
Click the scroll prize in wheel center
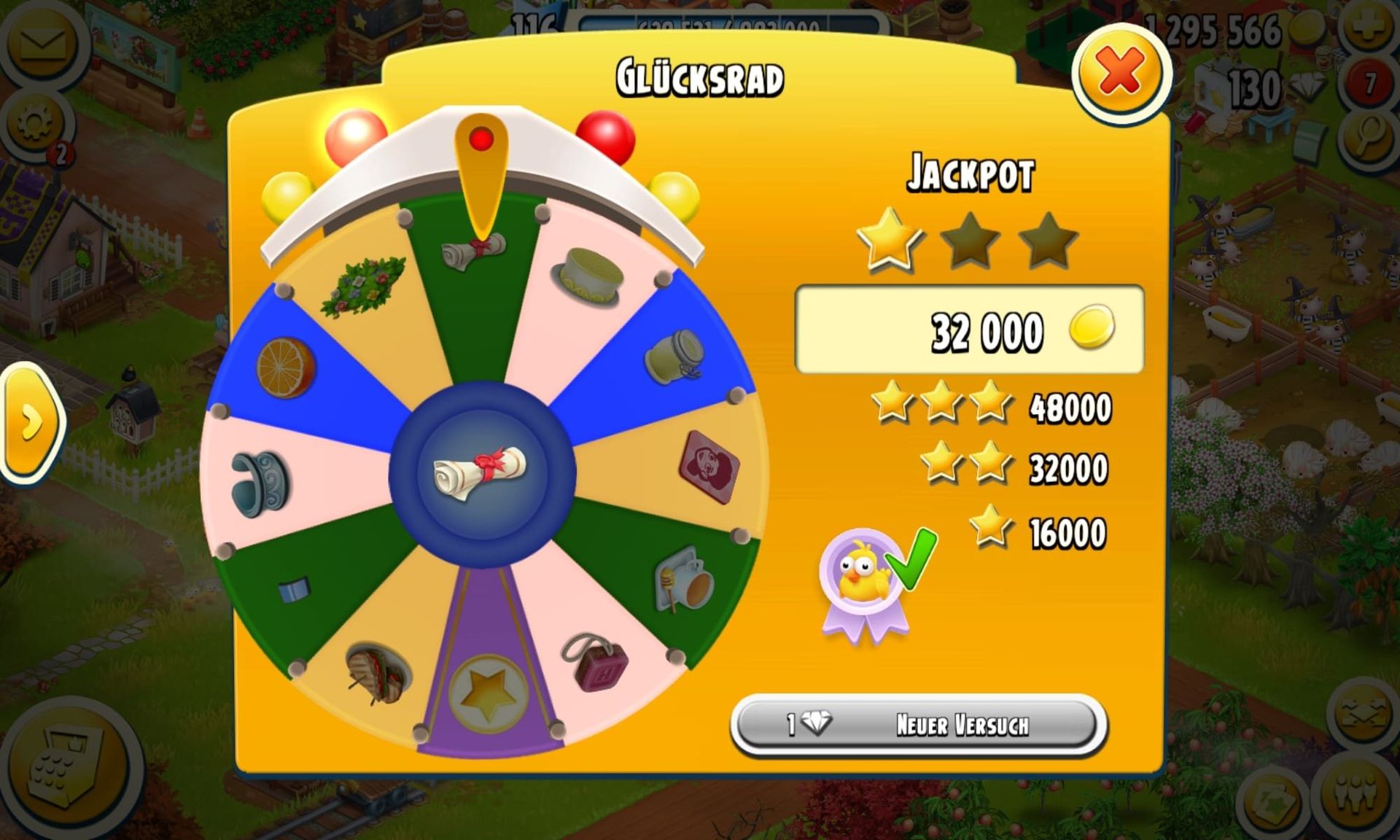click(x=481, y=473)
